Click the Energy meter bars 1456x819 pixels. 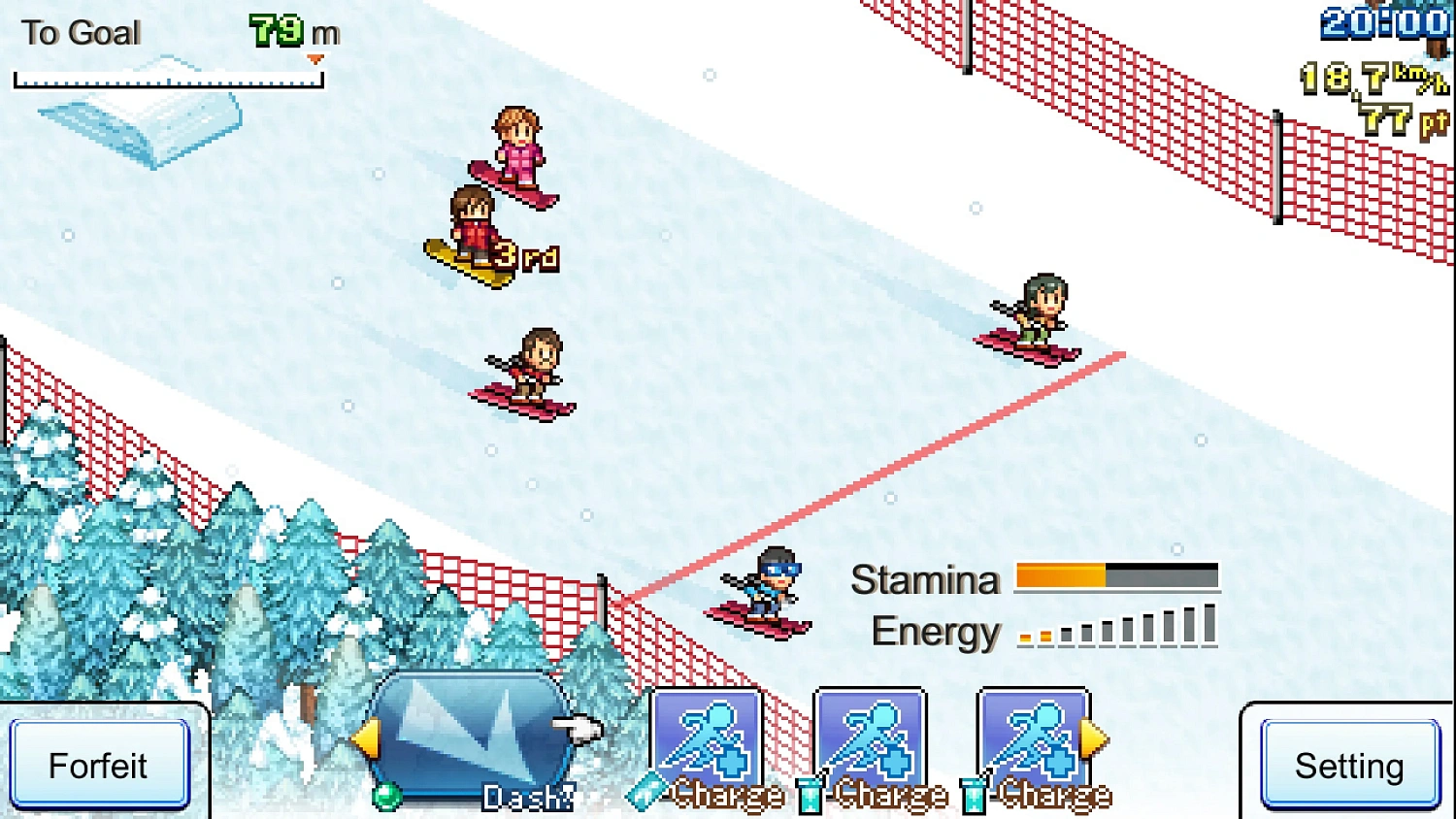[1116, 629]
